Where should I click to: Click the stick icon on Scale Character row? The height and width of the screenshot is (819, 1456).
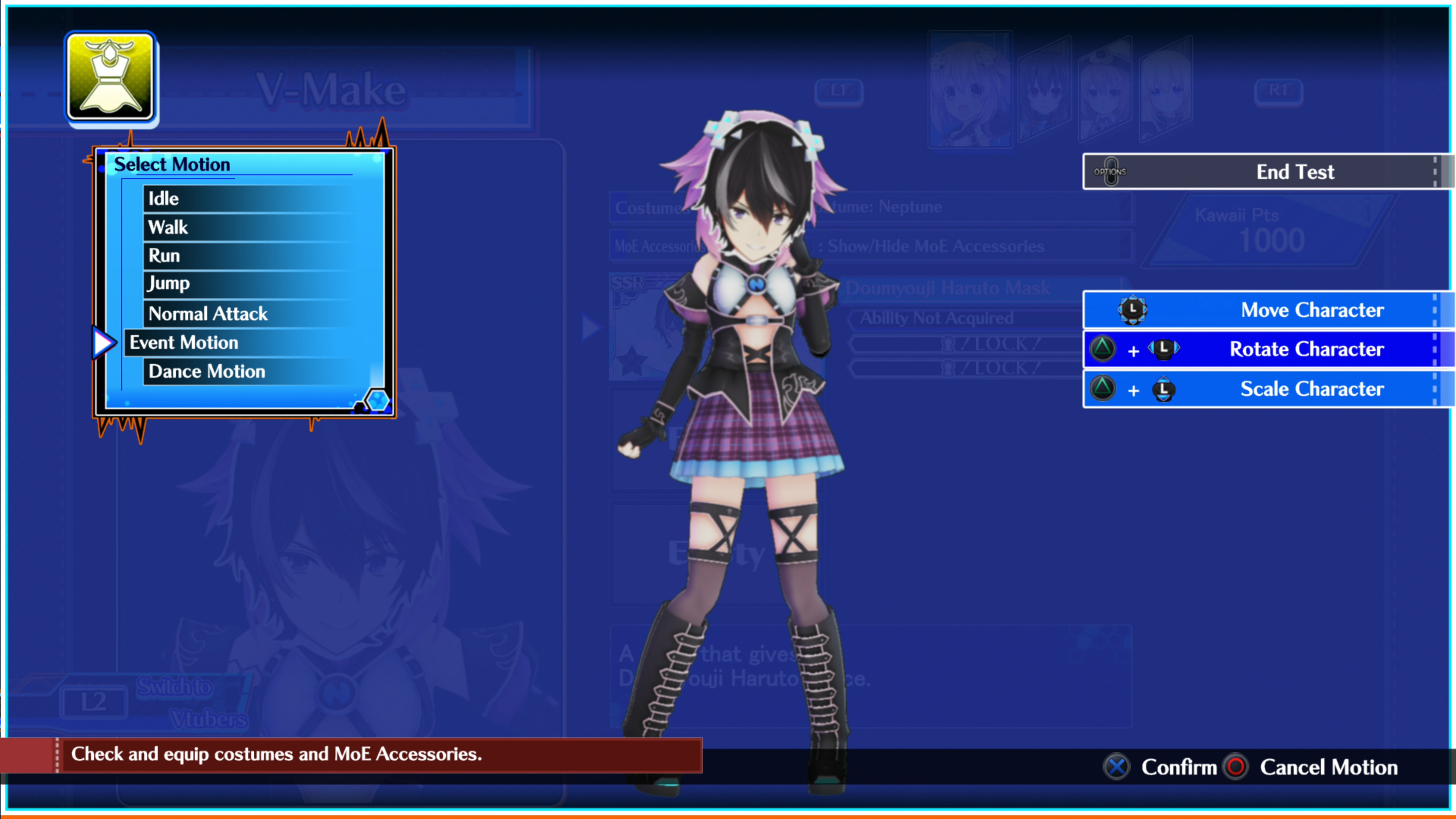tap(1163, 389)
